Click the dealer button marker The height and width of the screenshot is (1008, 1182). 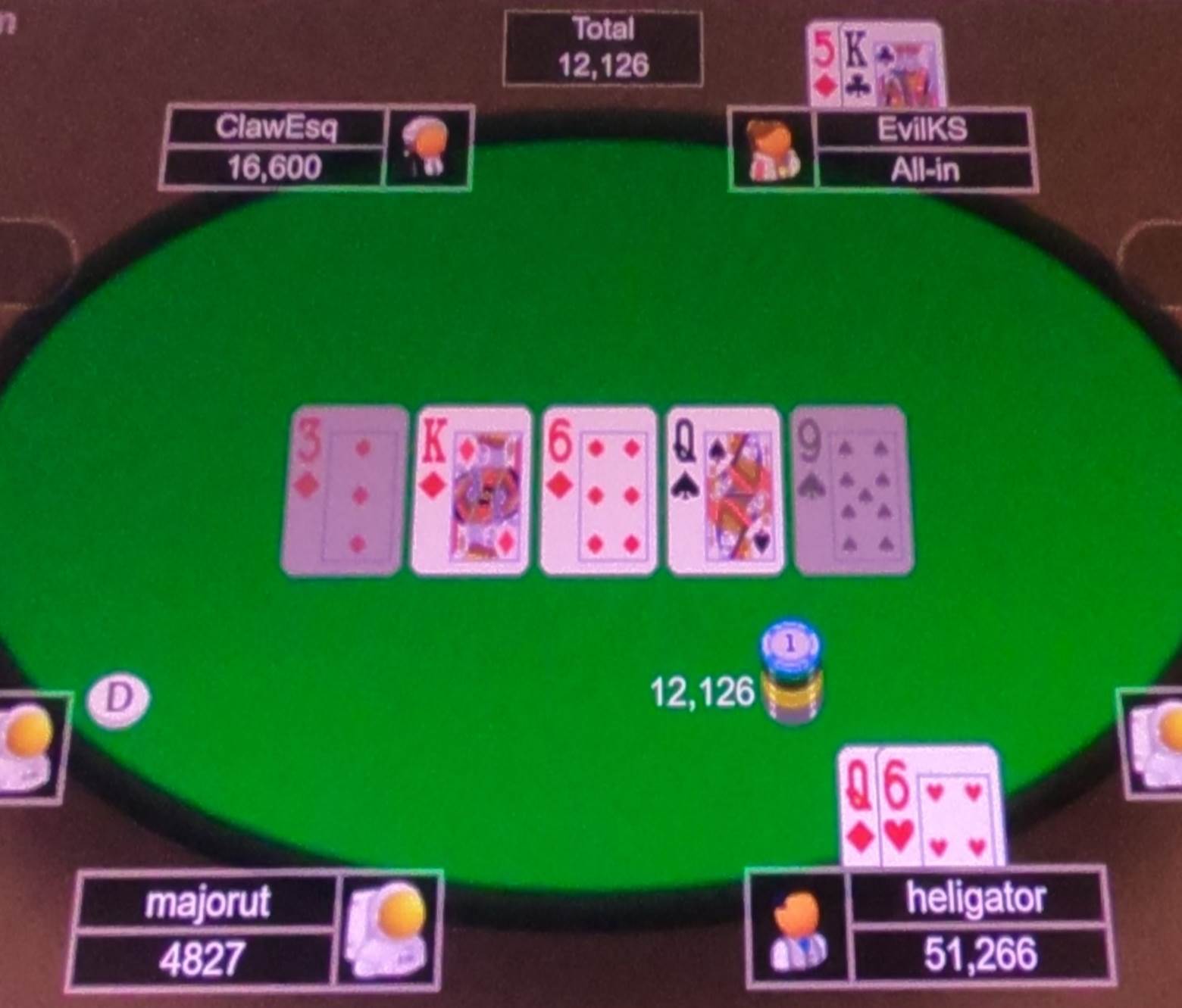point(118,698)
